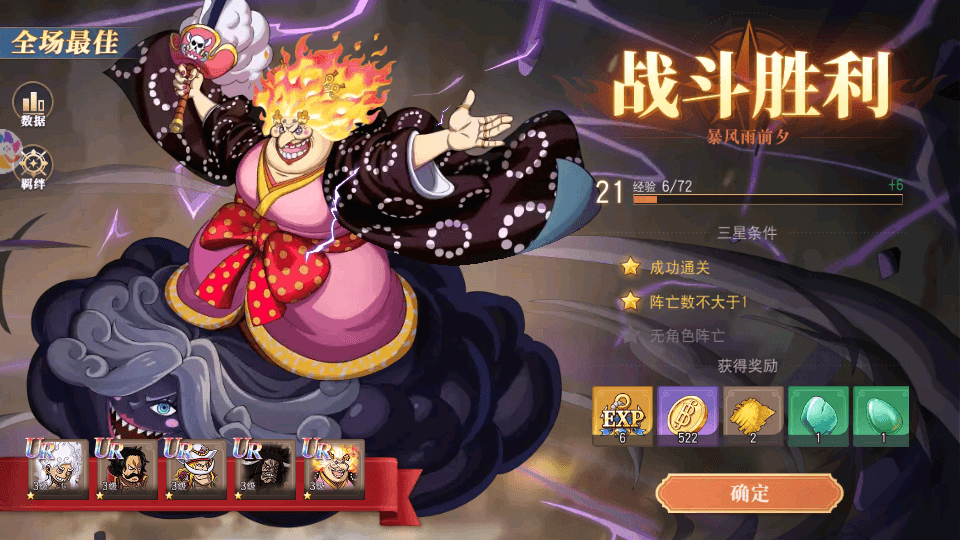960x540 pixels.
Task: Inspect the golden cloth scrap reward
Action: tap(752, 416)
